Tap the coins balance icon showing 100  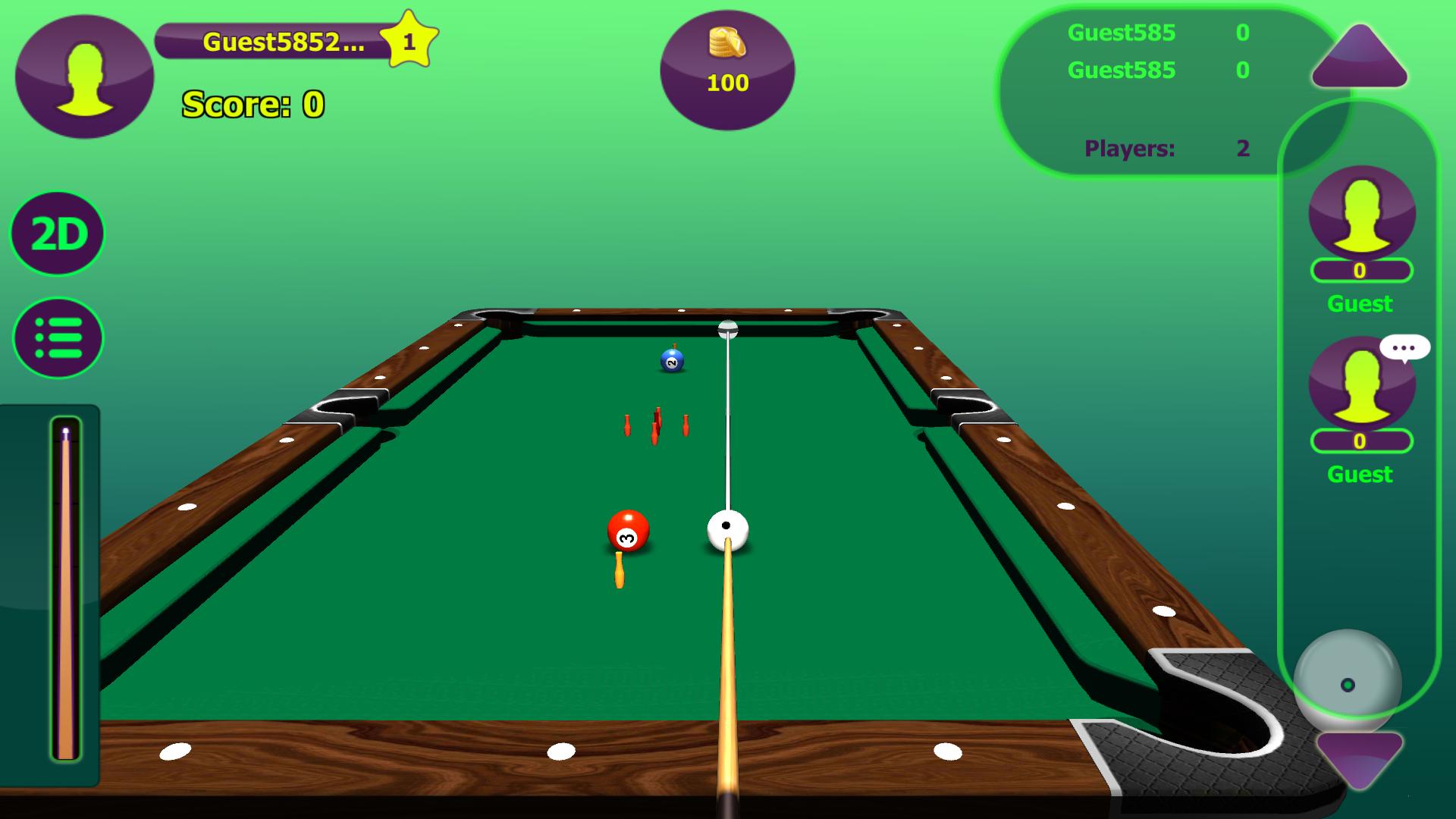click(727, 72)
